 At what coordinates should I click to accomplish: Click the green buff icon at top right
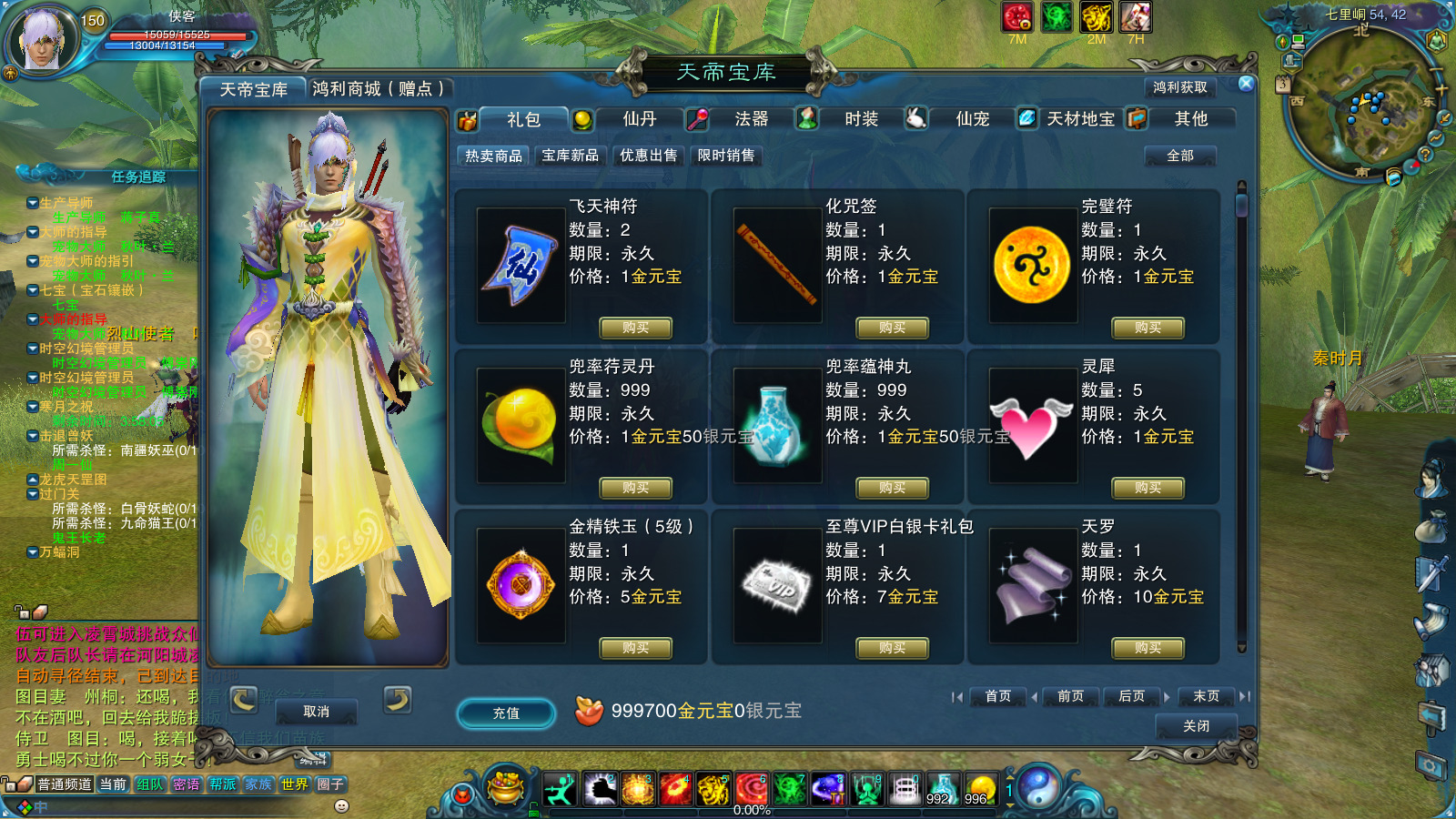pyautogui.click(x=1056, y=17)
